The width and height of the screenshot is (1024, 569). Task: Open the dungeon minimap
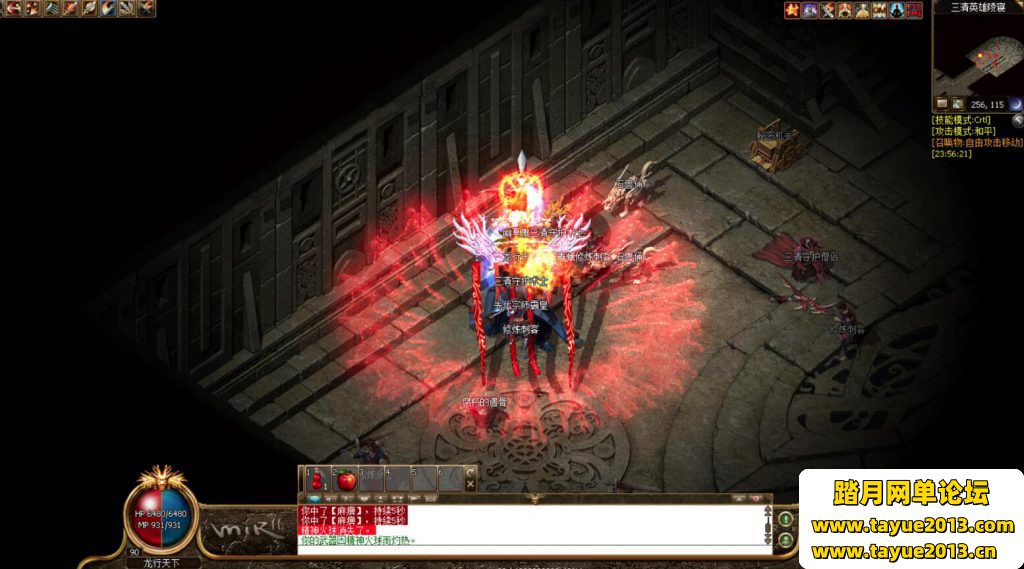tap(977, 55)
